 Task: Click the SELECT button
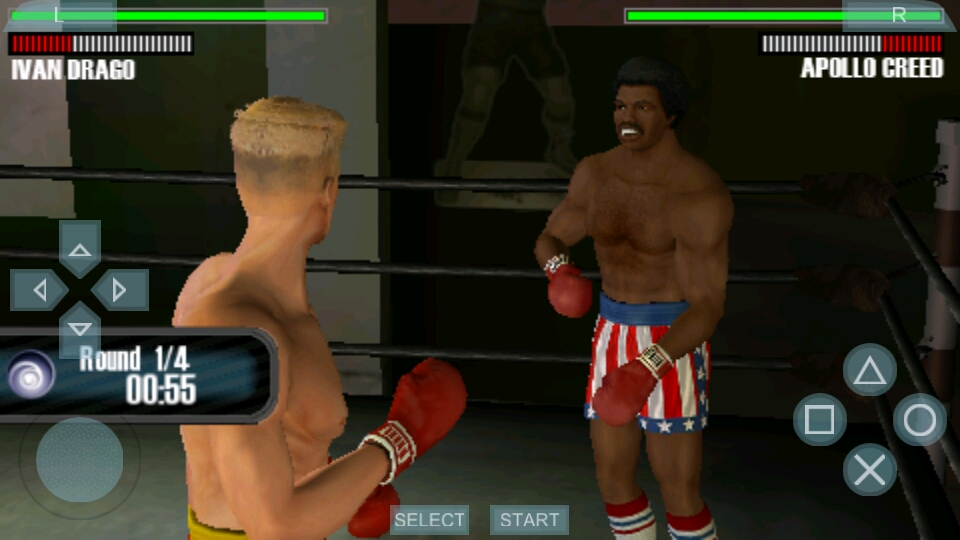click(x=429, y=520)
